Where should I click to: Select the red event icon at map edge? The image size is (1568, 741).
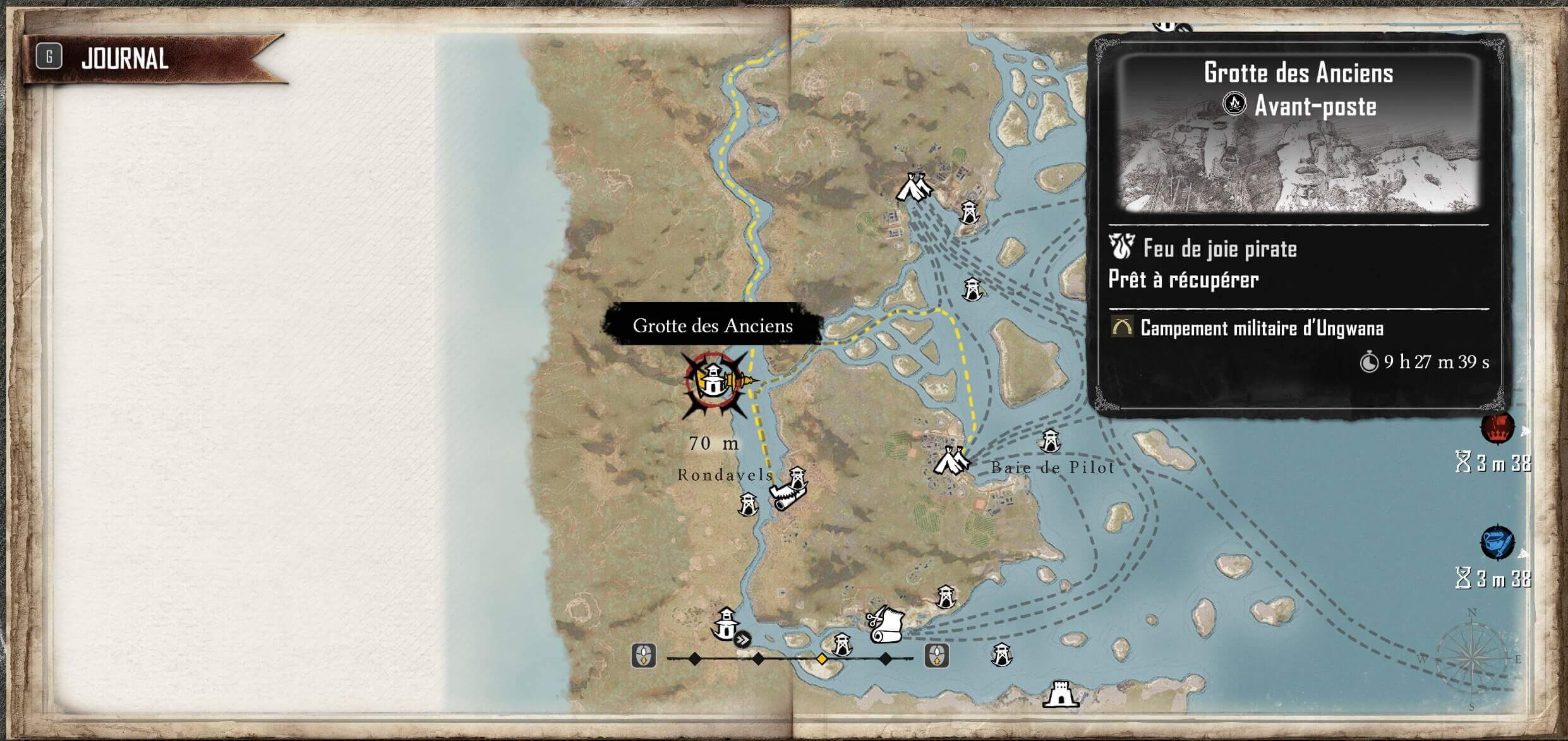[1497, 428]
